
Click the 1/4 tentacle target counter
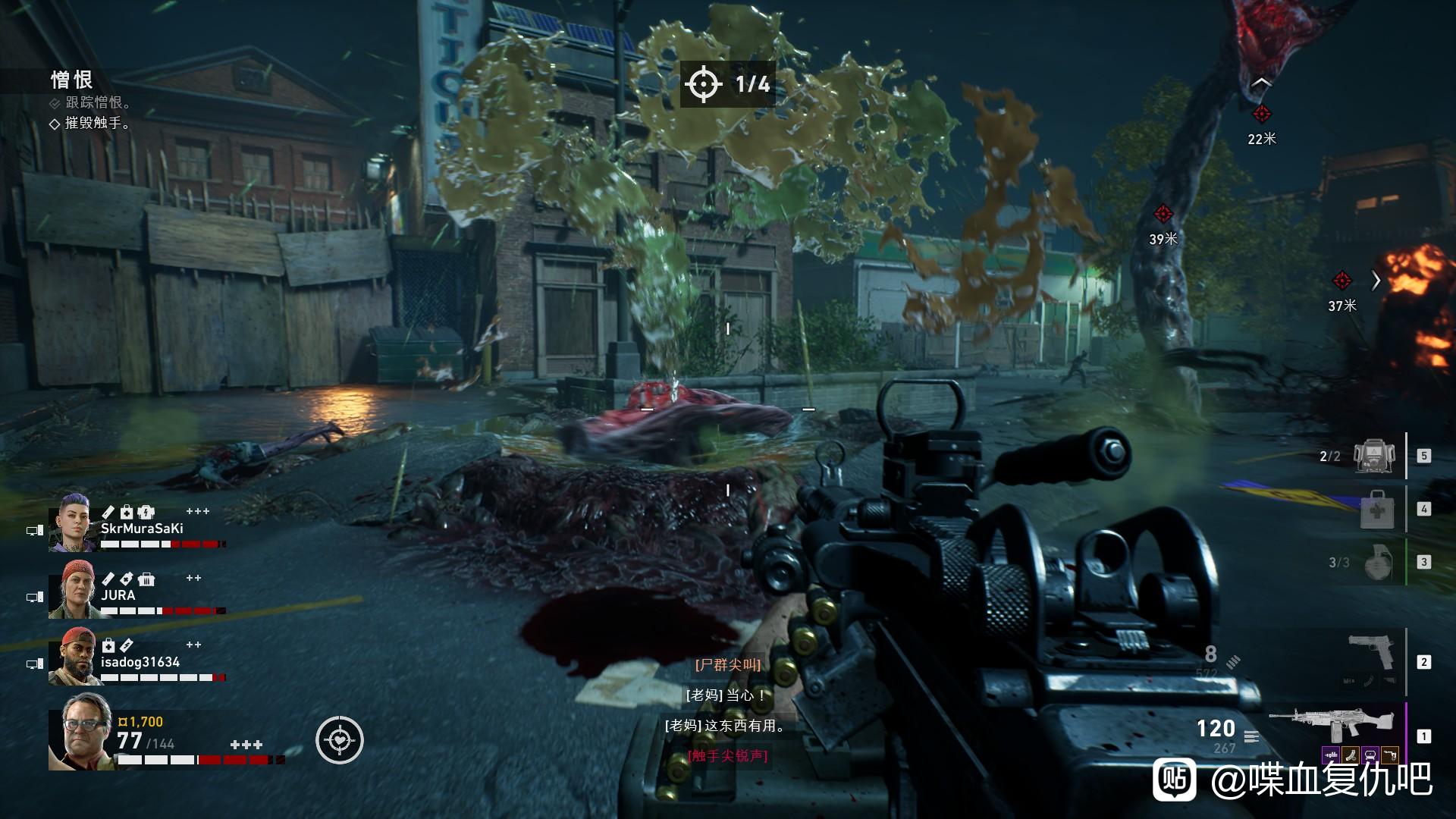[727, 83]
